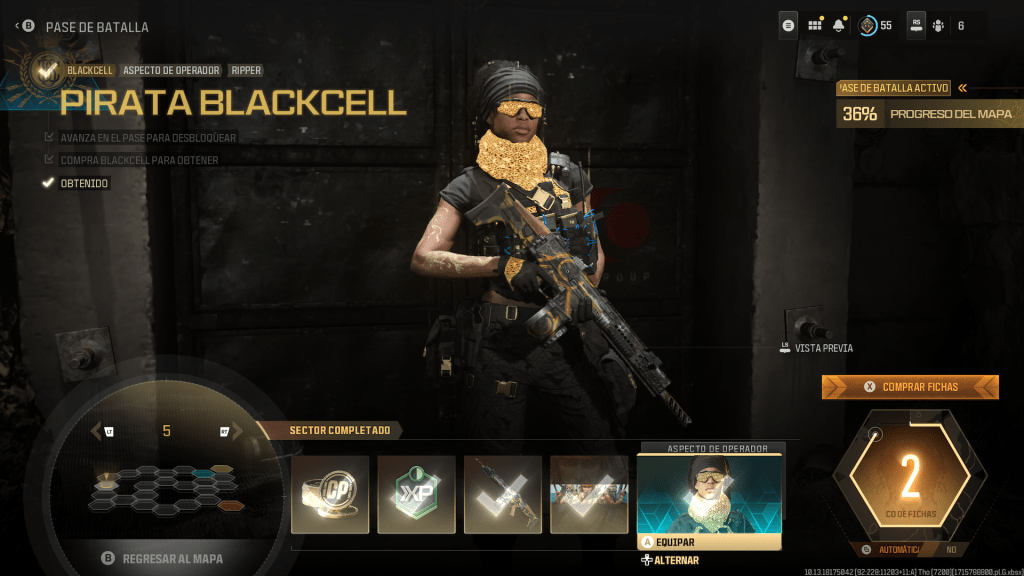Open the main menu icon in the top bar
Image resolution: width=1024 pixels, height=576 pixels.
point(788,26)
